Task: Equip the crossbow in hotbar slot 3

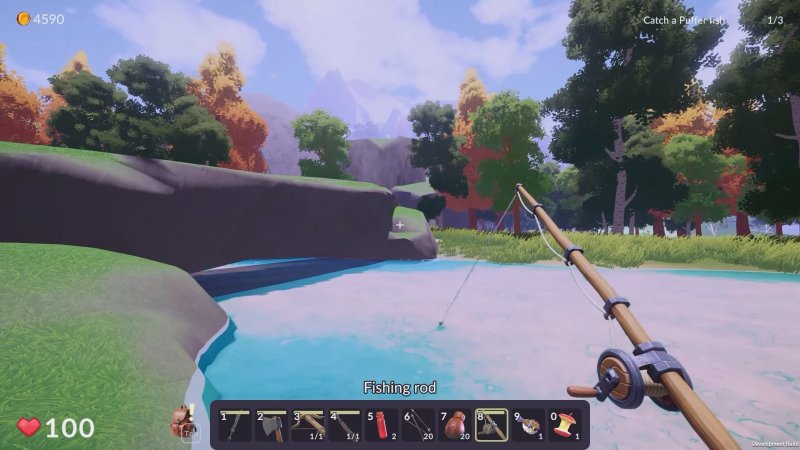Action: coord(308,425)
